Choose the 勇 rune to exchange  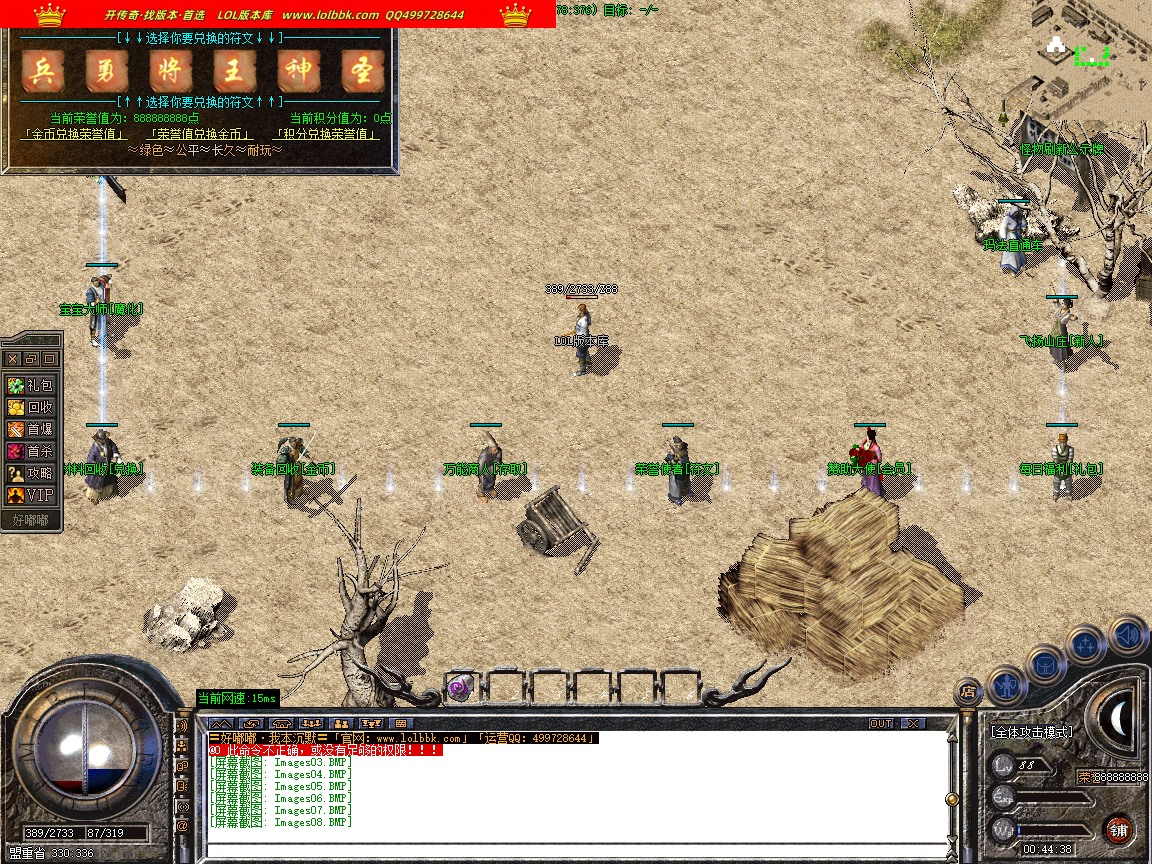click(x=107, y=72)
